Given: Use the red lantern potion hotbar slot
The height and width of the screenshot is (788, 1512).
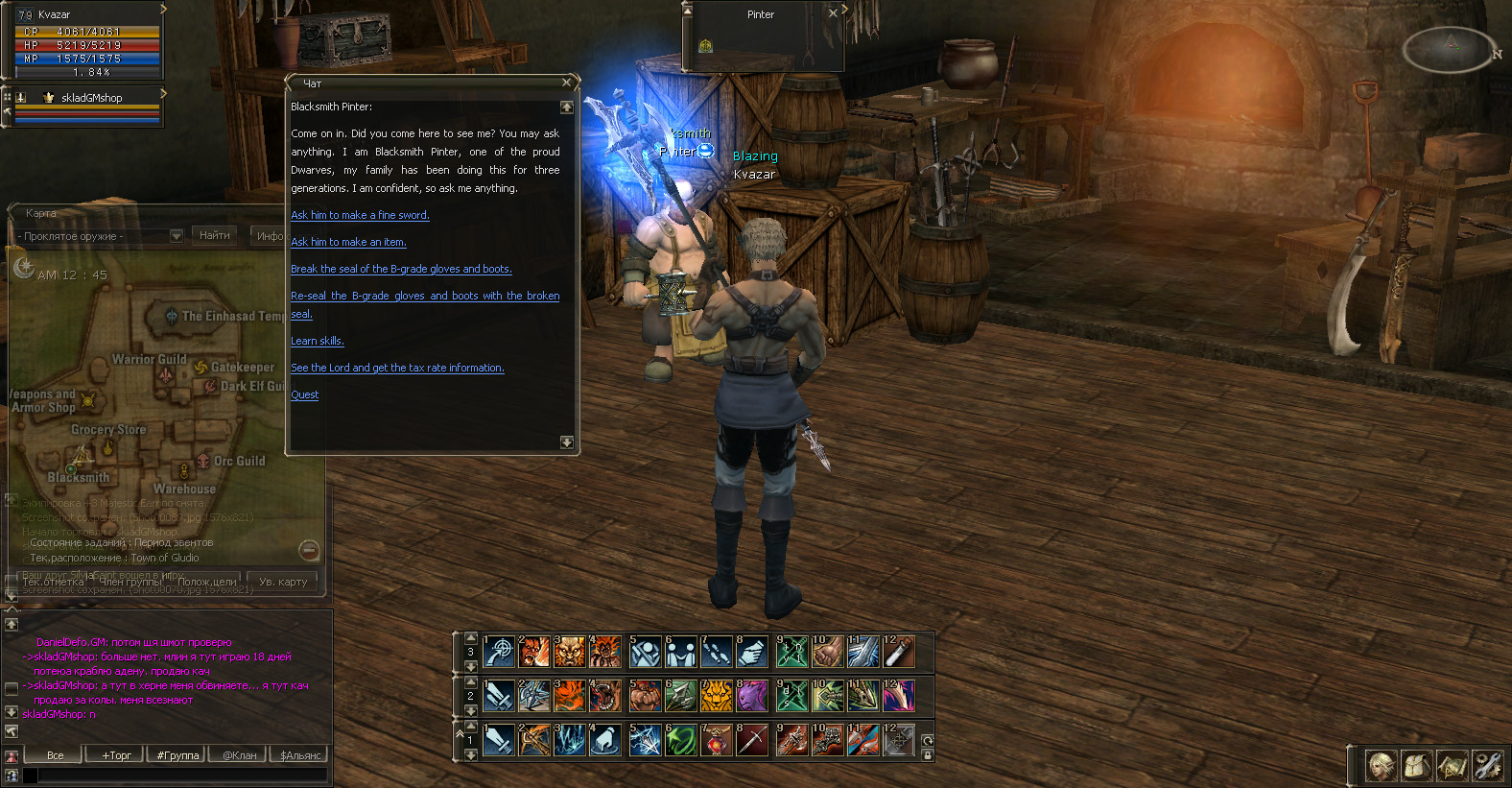Looking at the screenshot, I should click(716, 740).
